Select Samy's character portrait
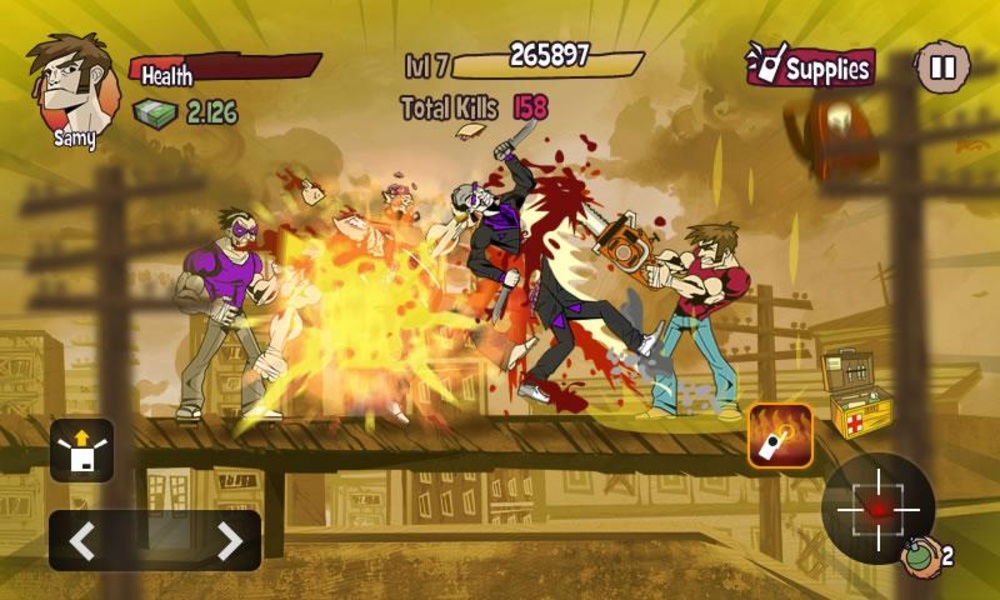The width and height of the screenshot is (1000, 600). (x=70, y=88)
